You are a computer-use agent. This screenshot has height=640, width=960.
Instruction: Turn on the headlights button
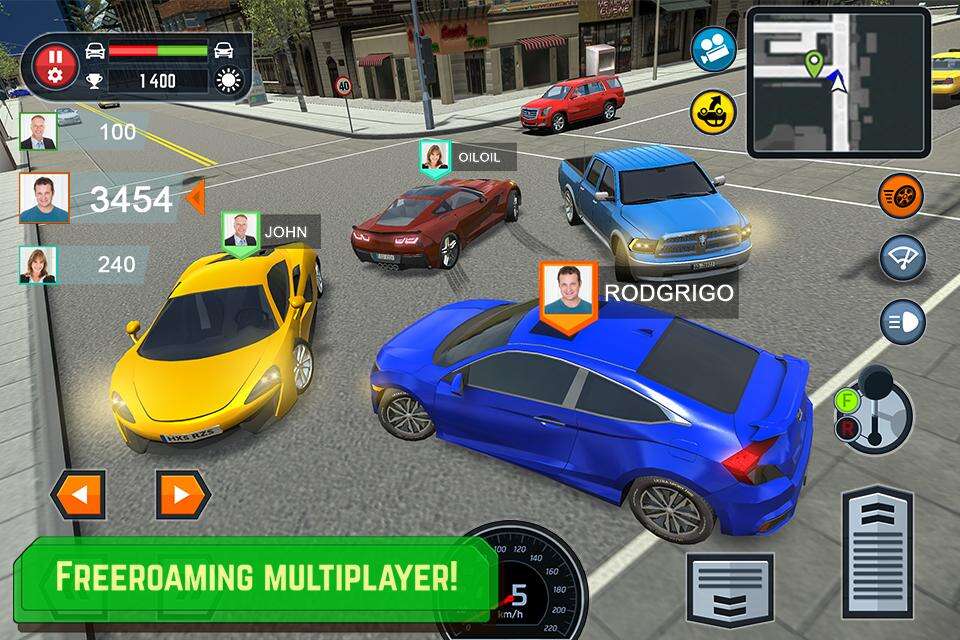click(x=902, y=322)
